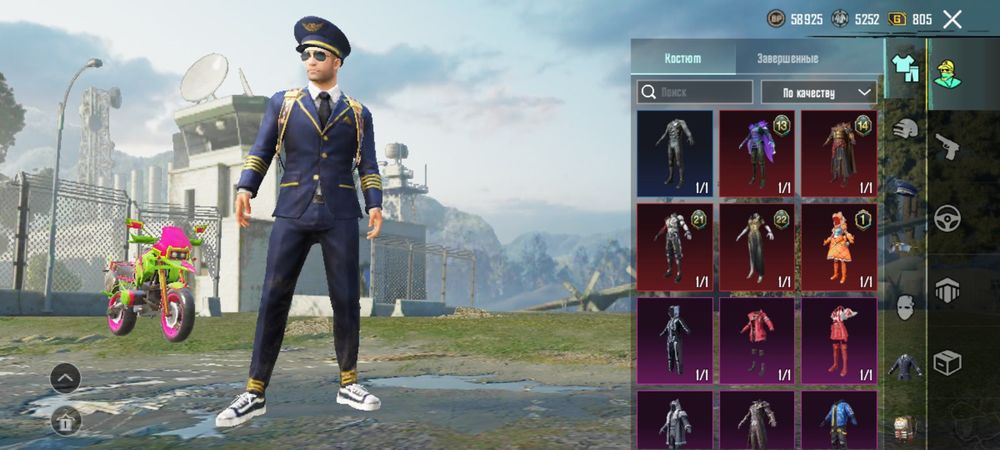This screenshot has height=450, width=1000.
Task: Switch to the Костюм tab
Action: pyautogui.click(x=683, y=58)
